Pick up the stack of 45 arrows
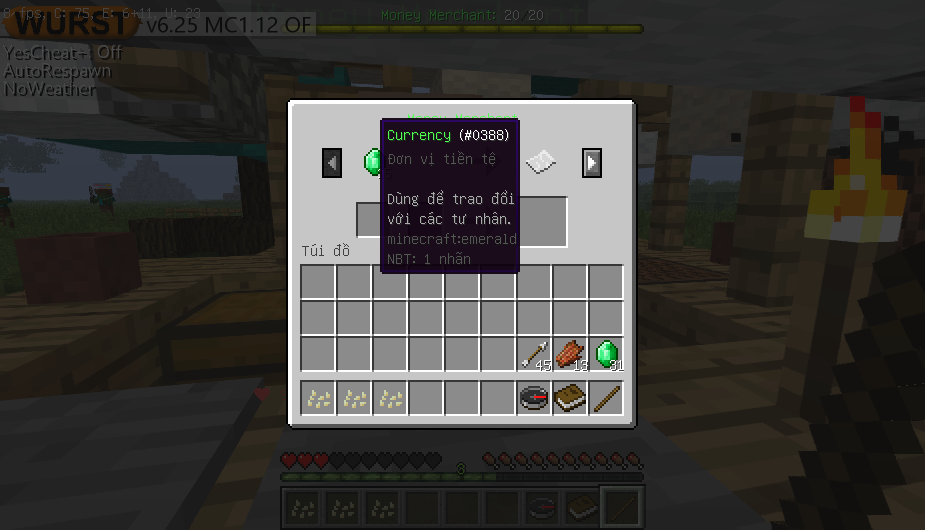The width and height of the screenshot is (925, 530). 534,354
